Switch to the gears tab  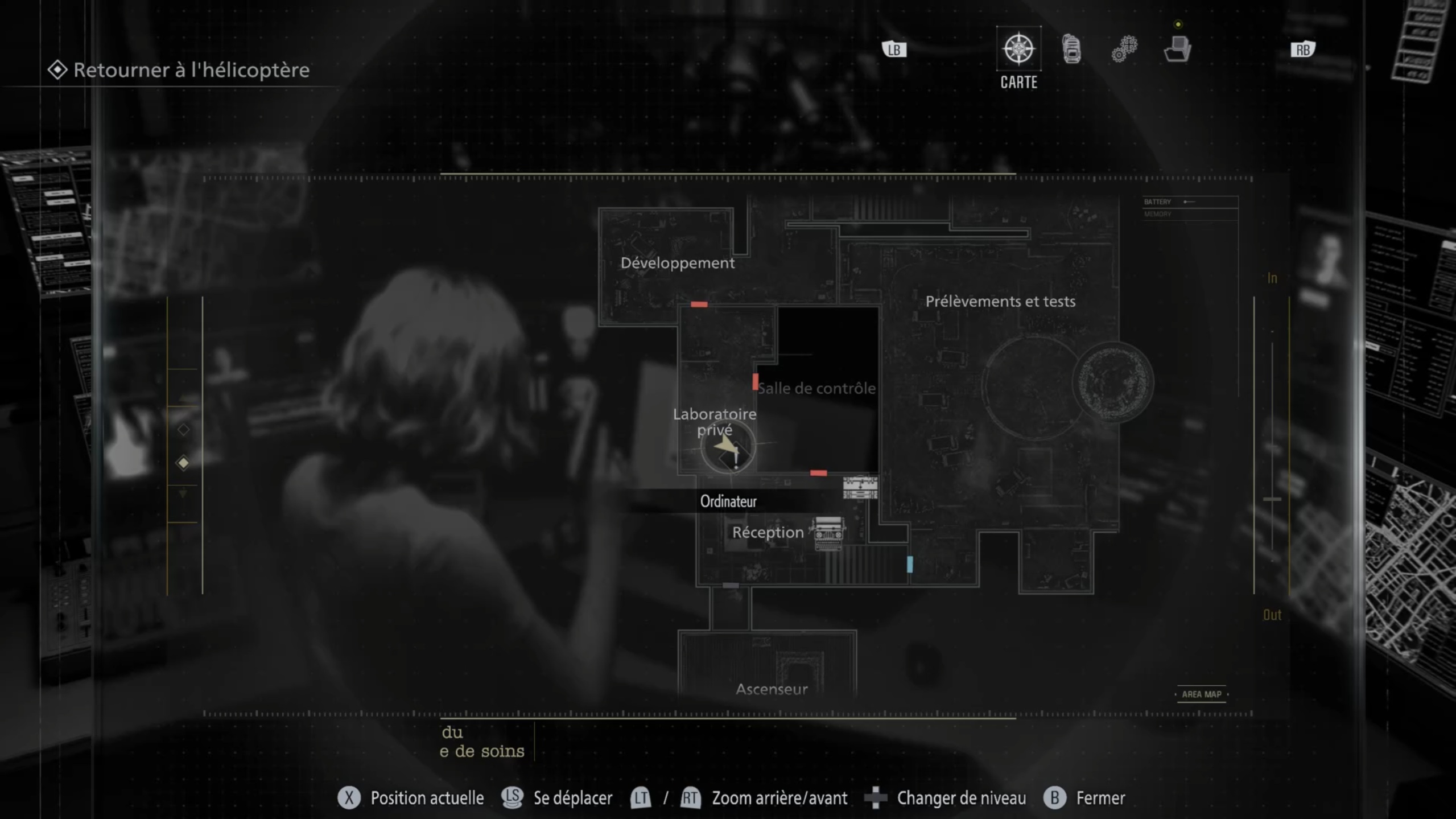[1124, 50]
